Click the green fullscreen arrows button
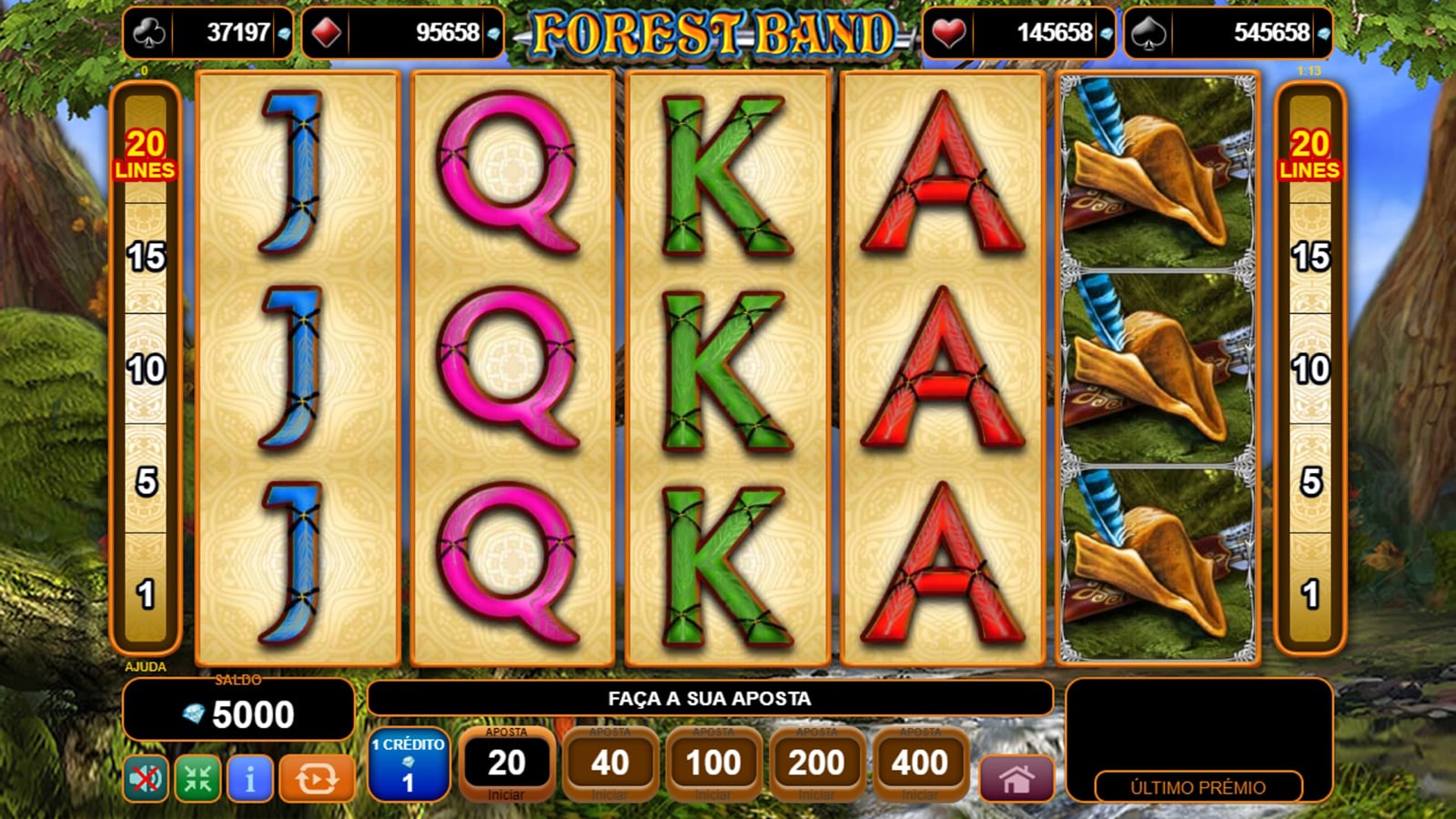Image resolution: width=1456 pixels, height=819 pixels. point(197,779)
